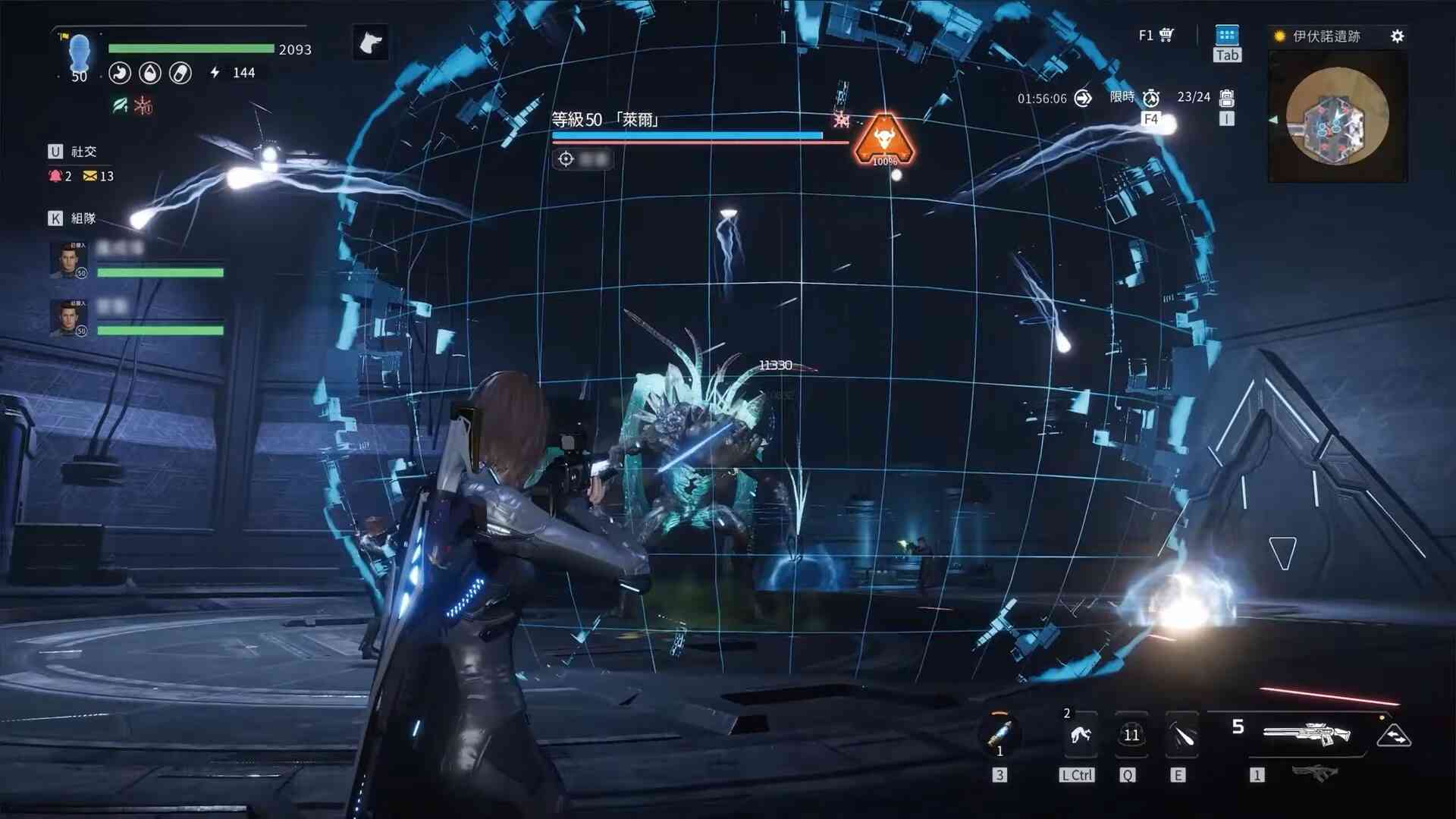Open the wolf head pet icon

(370, 42)
